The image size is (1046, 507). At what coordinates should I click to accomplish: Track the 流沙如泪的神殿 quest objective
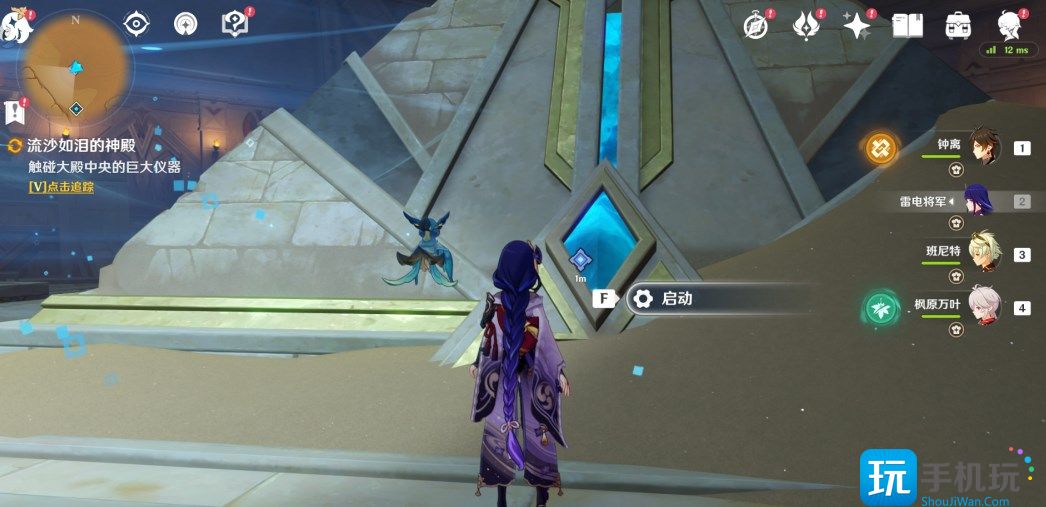coord(60,187)
